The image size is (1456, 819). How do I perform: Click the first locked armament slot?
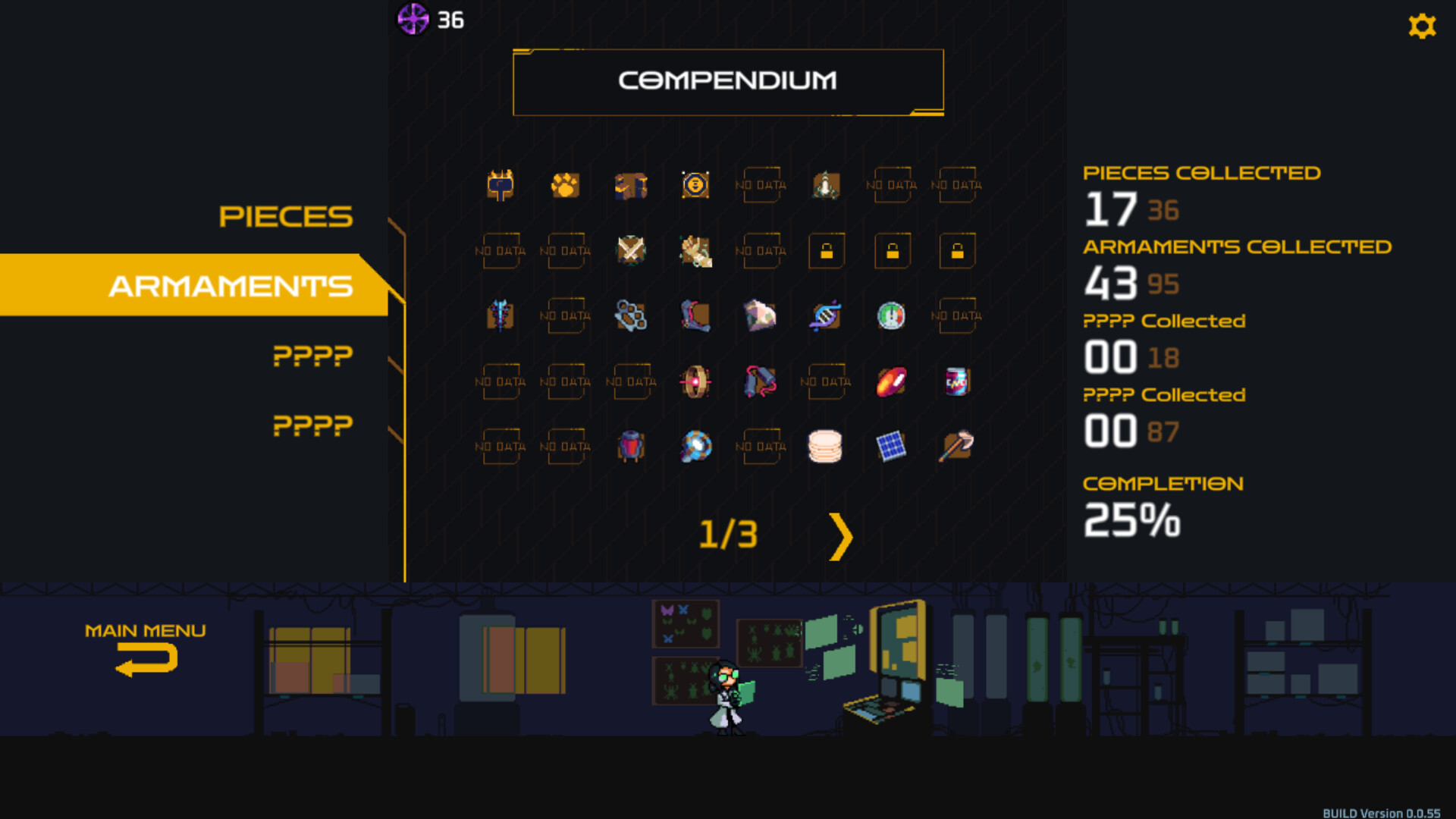pyautogui.click(x=827, y=251)
